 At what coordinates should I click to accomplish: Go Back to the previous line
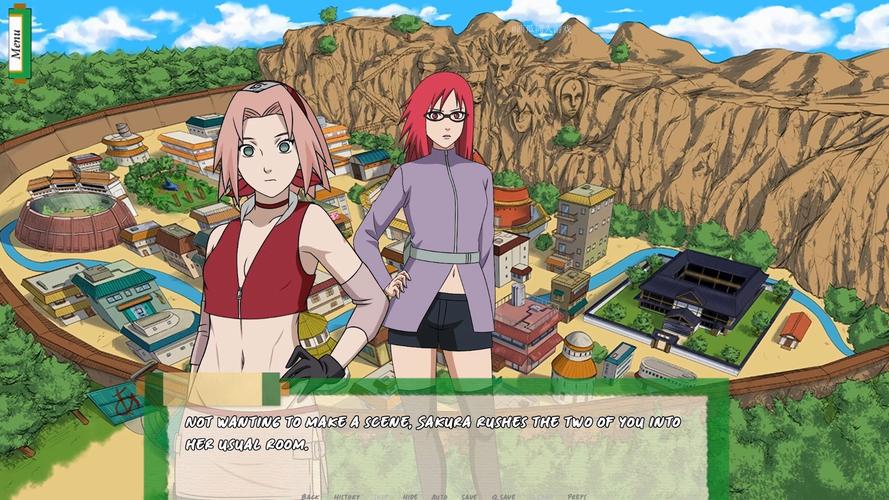point(310,496)
